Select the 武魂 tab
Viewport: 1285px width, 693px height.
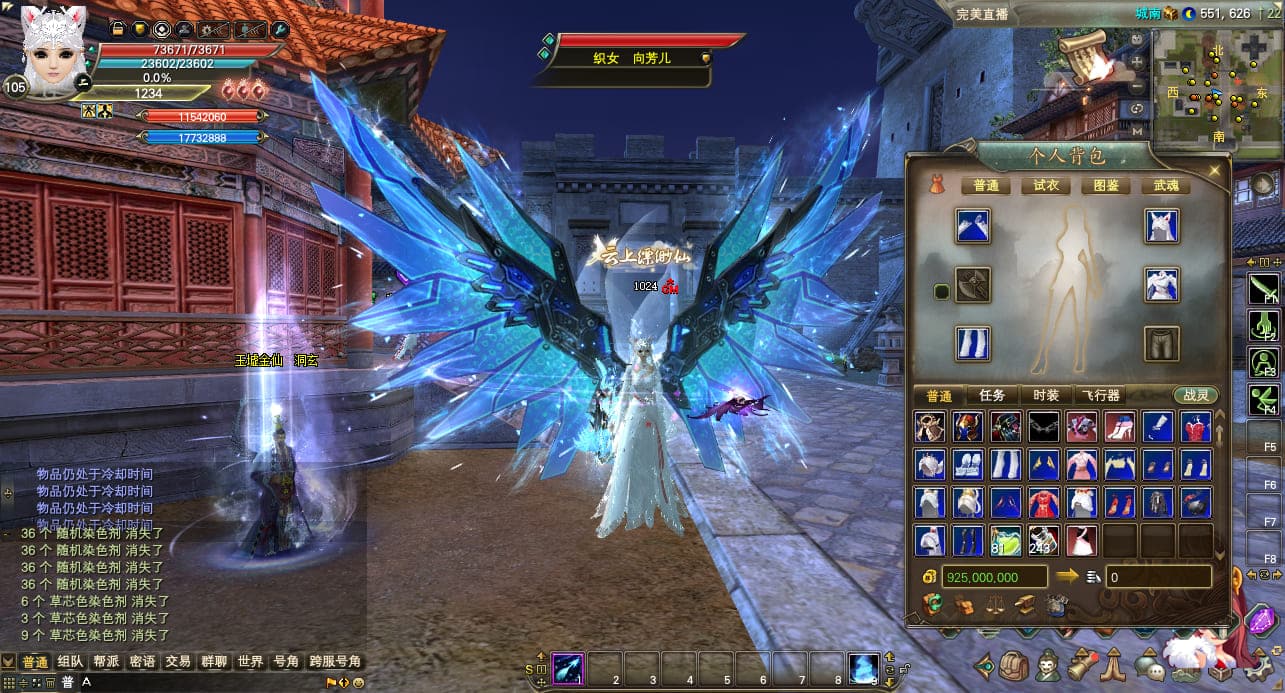pos(1166,185)
